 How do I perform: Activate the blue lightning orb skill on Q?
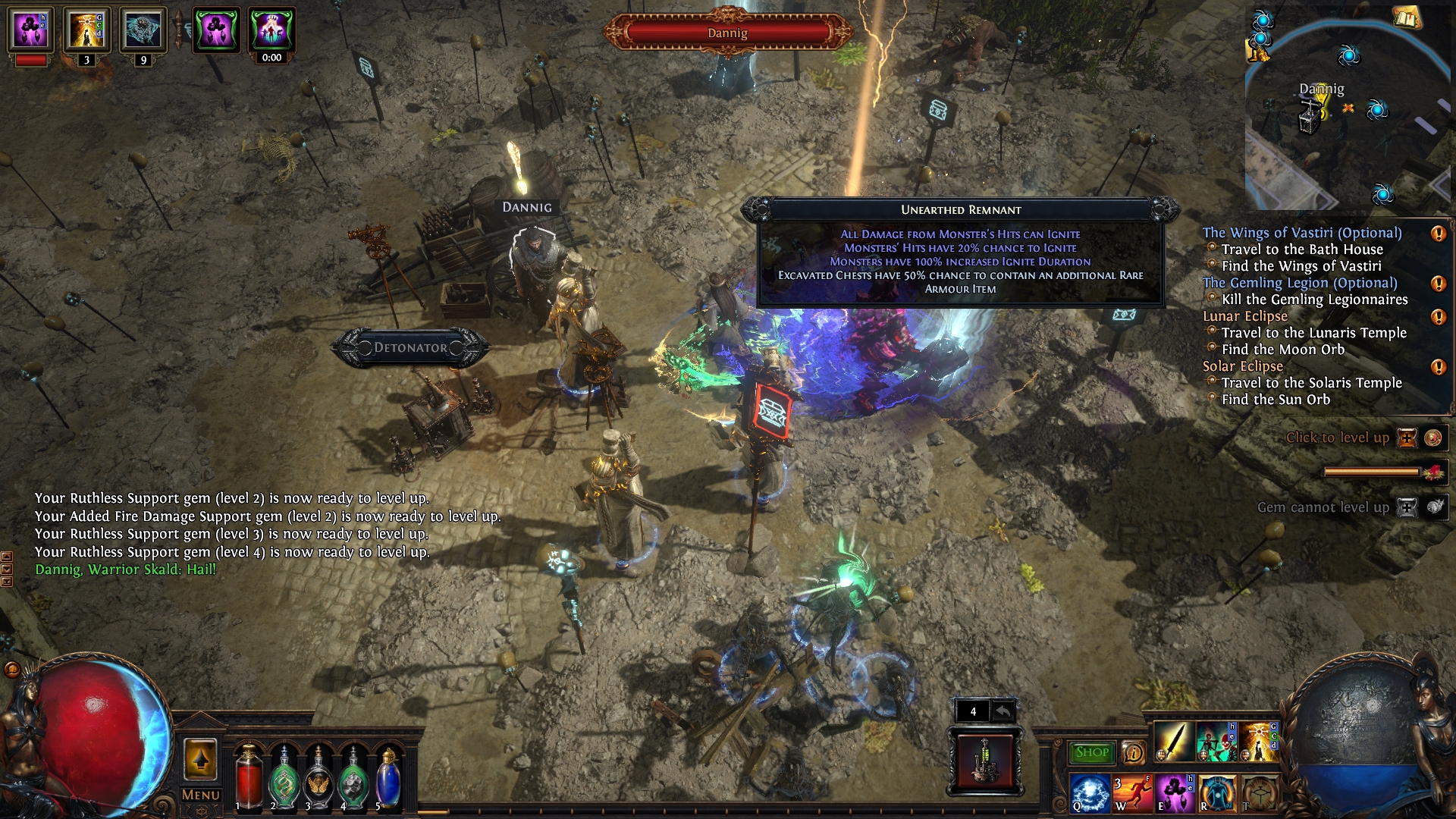[x=1090, y=793]
